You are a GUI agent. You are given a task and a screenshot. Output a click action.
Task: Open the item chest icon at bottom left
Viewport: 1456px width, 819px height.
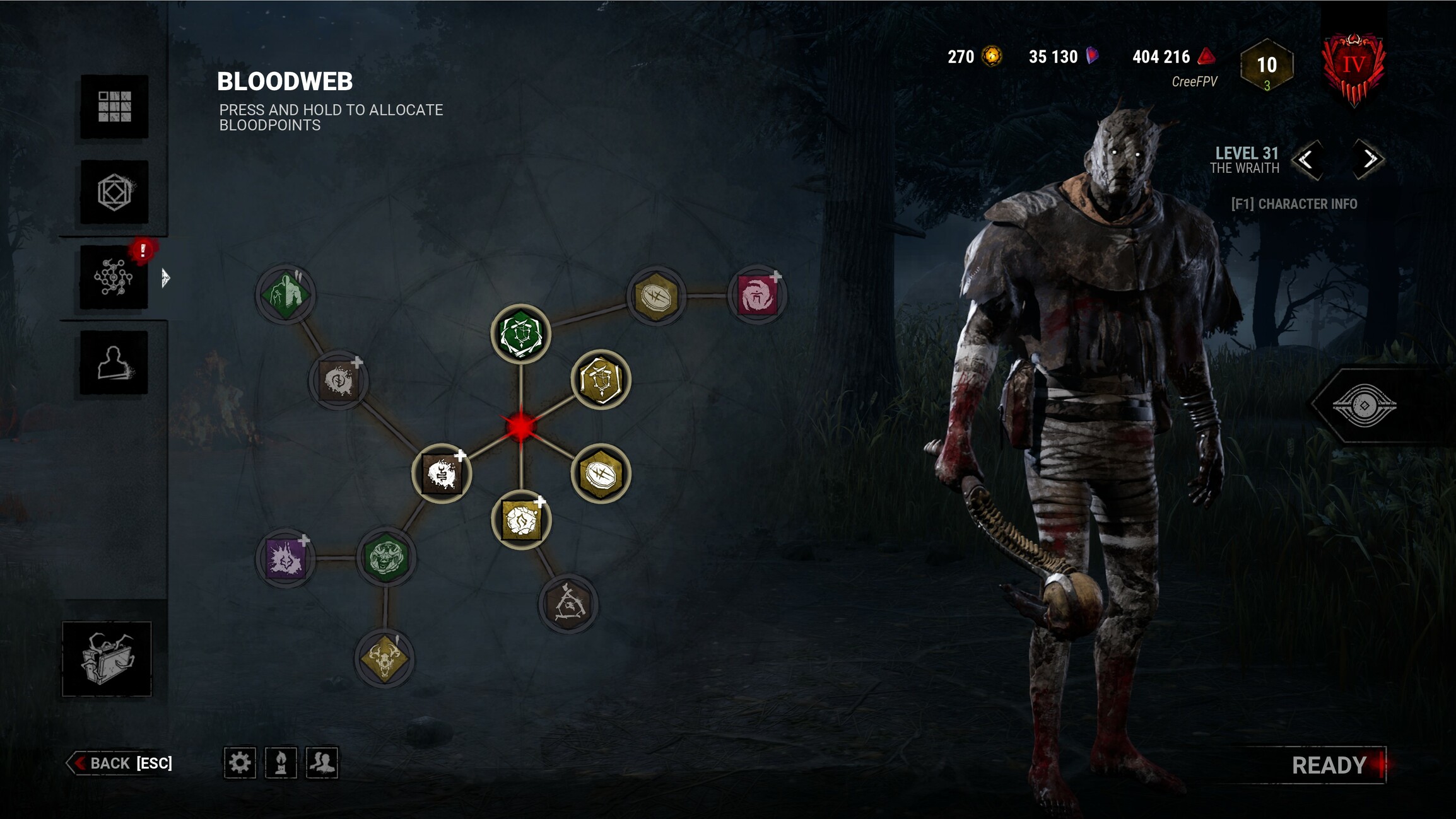click(x=107, y=656)
